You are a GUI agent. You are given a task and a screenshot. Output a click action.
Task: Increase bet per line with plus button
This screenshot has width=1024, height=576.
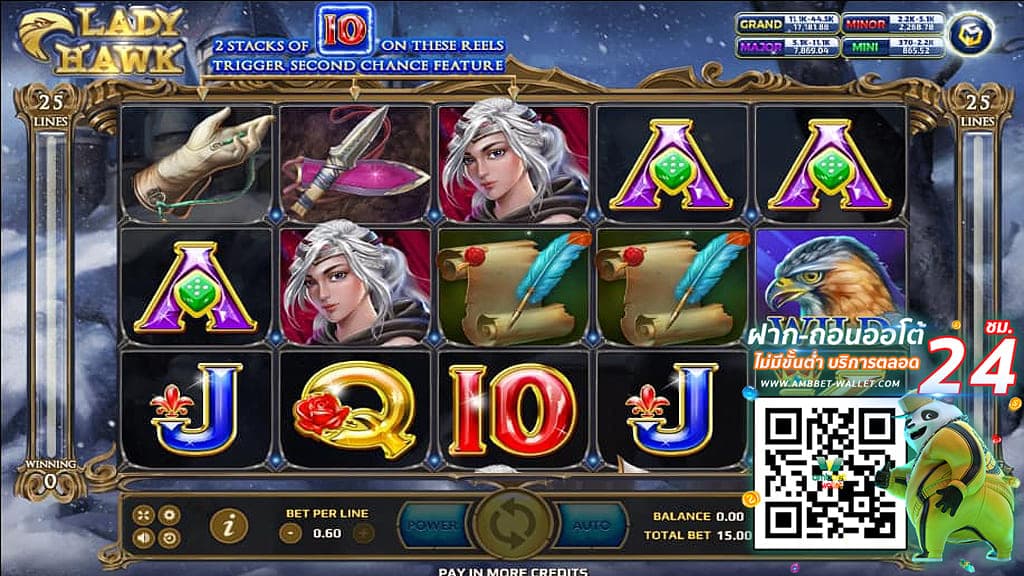[x=364, y=533]
